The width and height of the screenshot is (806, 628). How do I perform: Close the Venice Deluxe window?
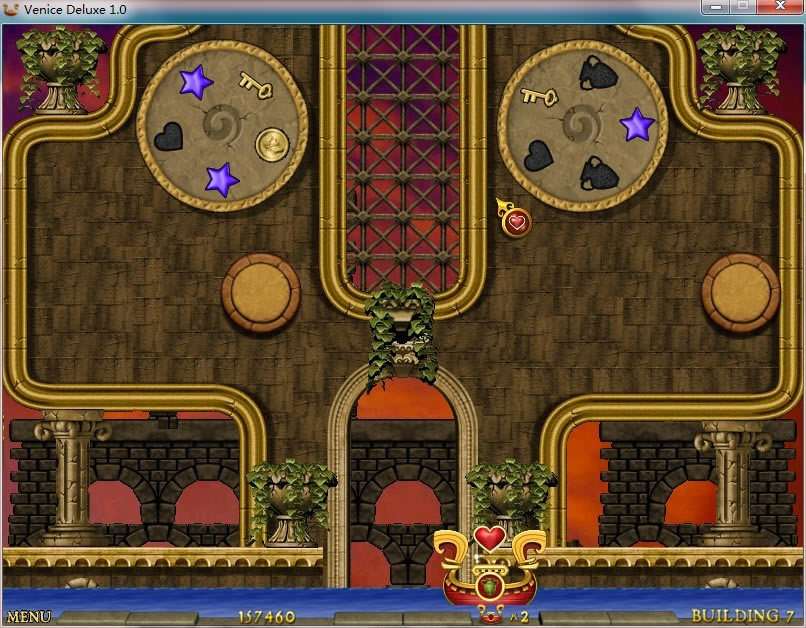pos(780,8)
